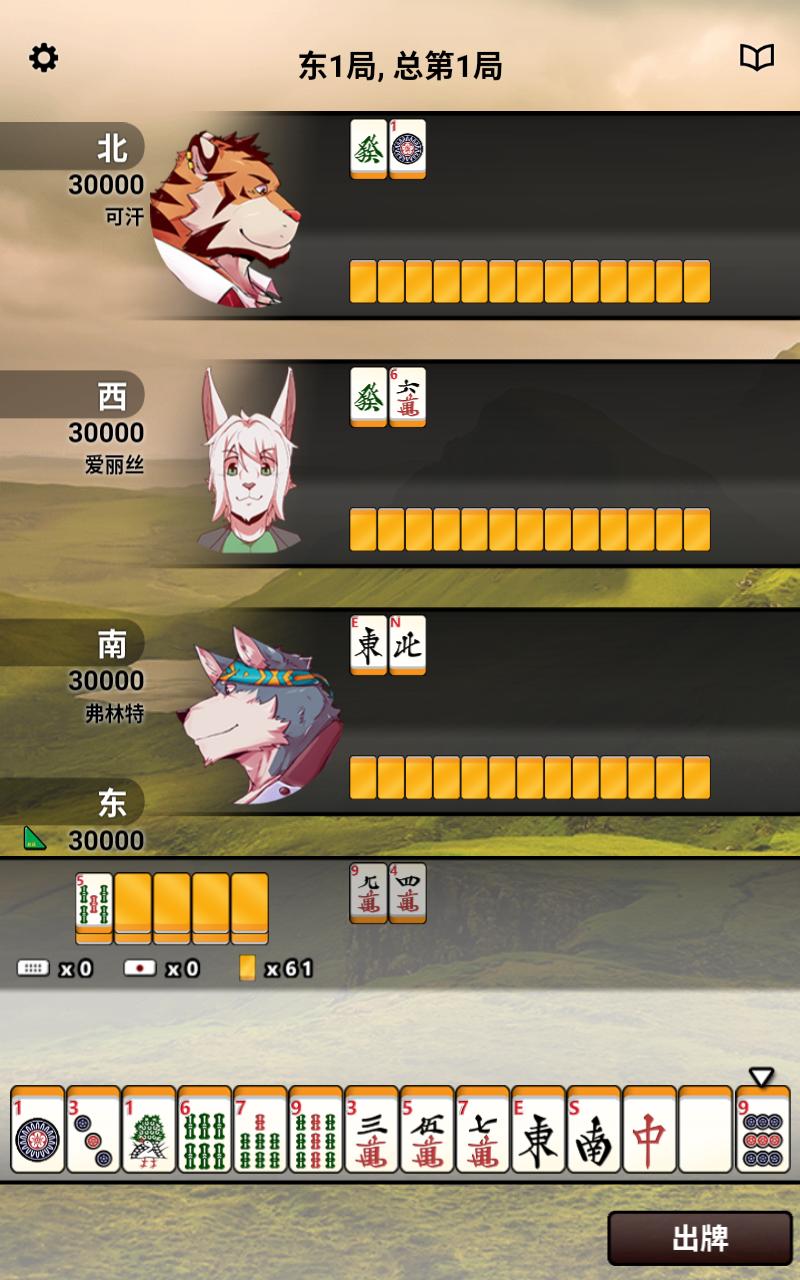Select the blank white dragon tile
Image resolution: width=800 pixels, height=1280 pixels.
[x=706, y=1130]
